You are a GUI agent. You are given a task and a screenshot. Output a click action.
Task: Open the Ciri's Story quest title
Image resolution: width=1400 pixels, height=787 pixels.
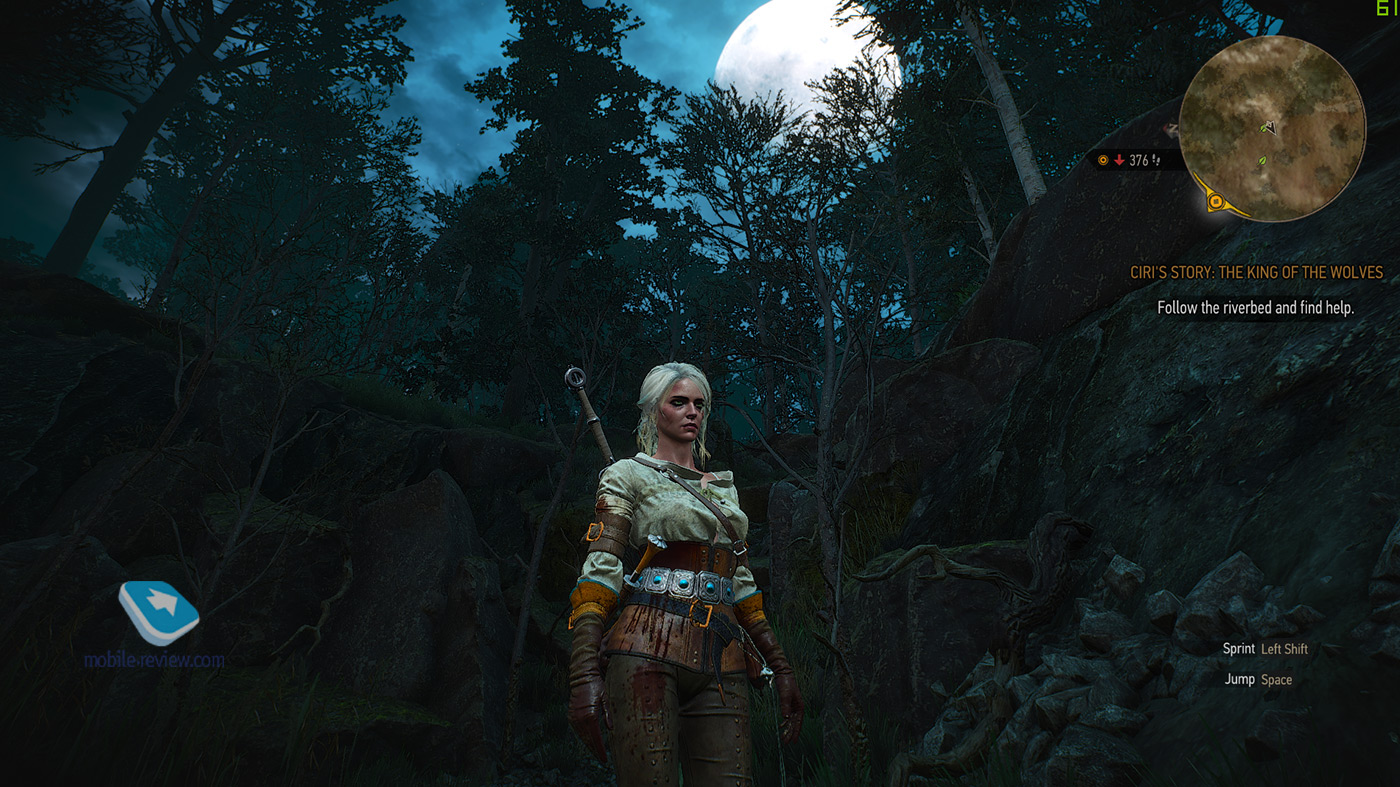[x=1256, y=273]
